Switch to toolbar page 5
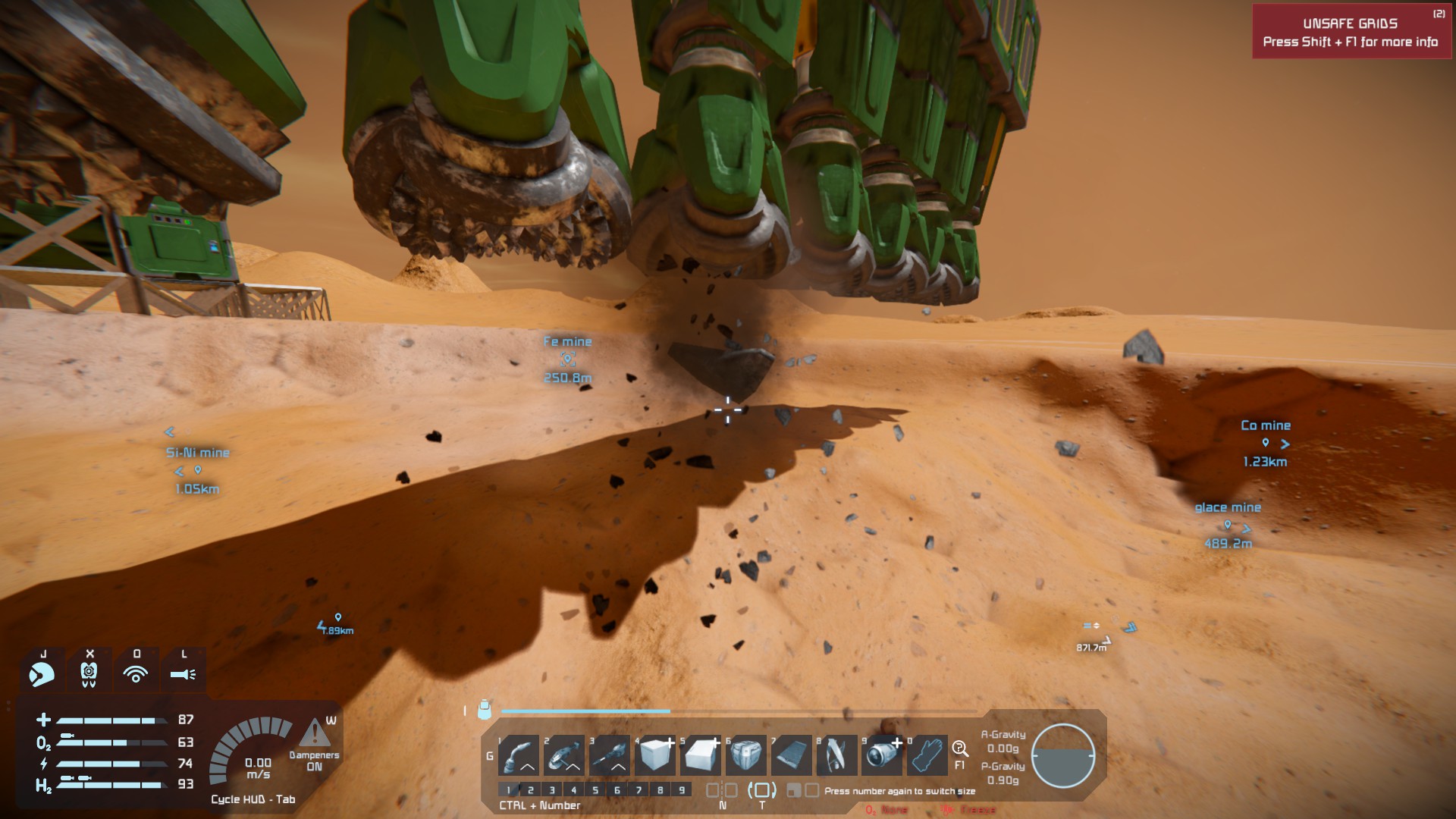 pos(595,790)
